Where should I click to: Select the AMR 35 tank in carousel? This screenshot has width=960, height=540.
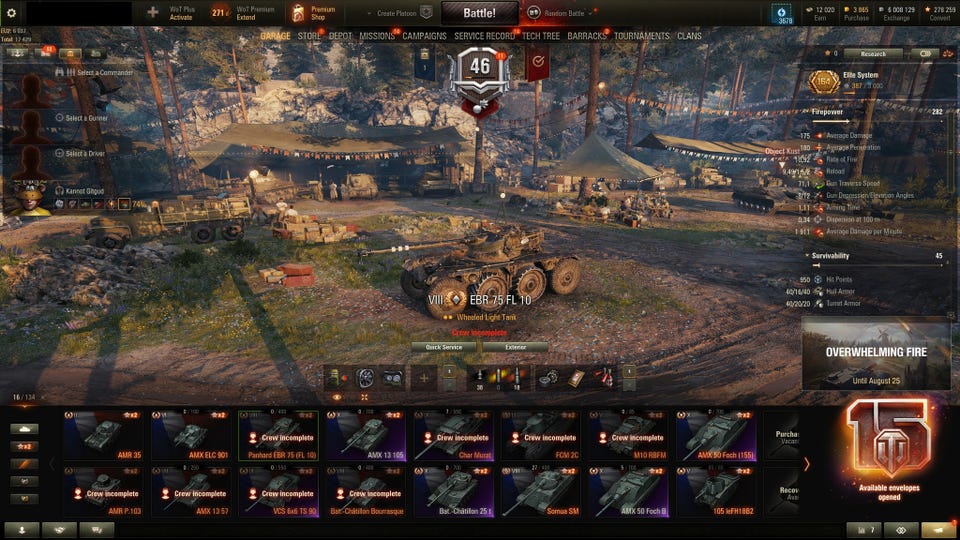[103, 435]
